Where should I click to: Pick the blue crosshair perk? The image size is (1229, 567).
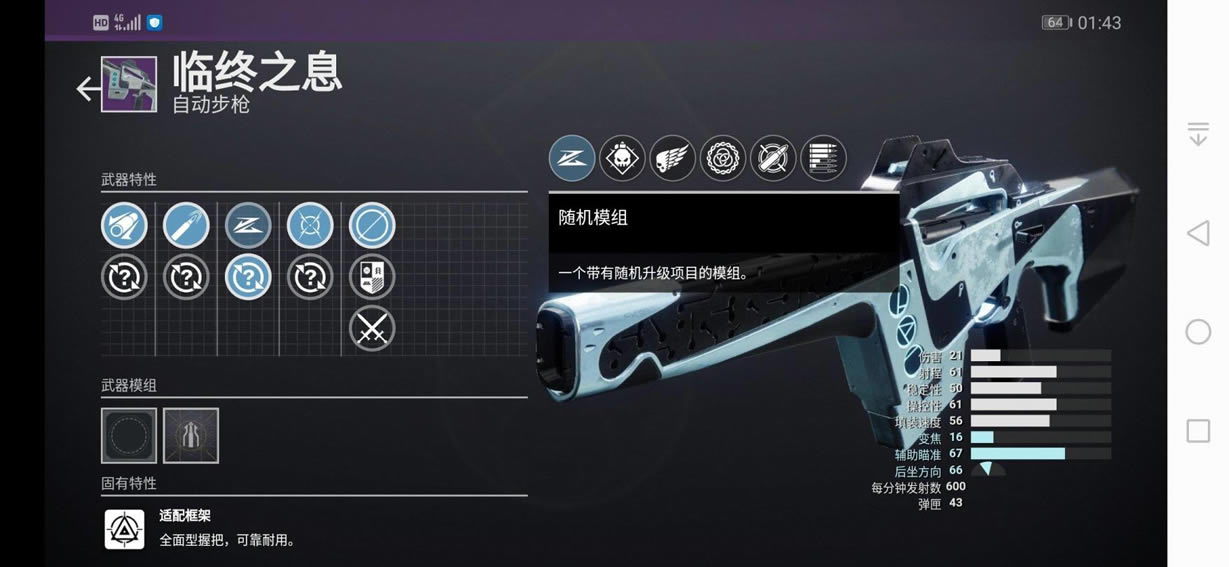310,226
